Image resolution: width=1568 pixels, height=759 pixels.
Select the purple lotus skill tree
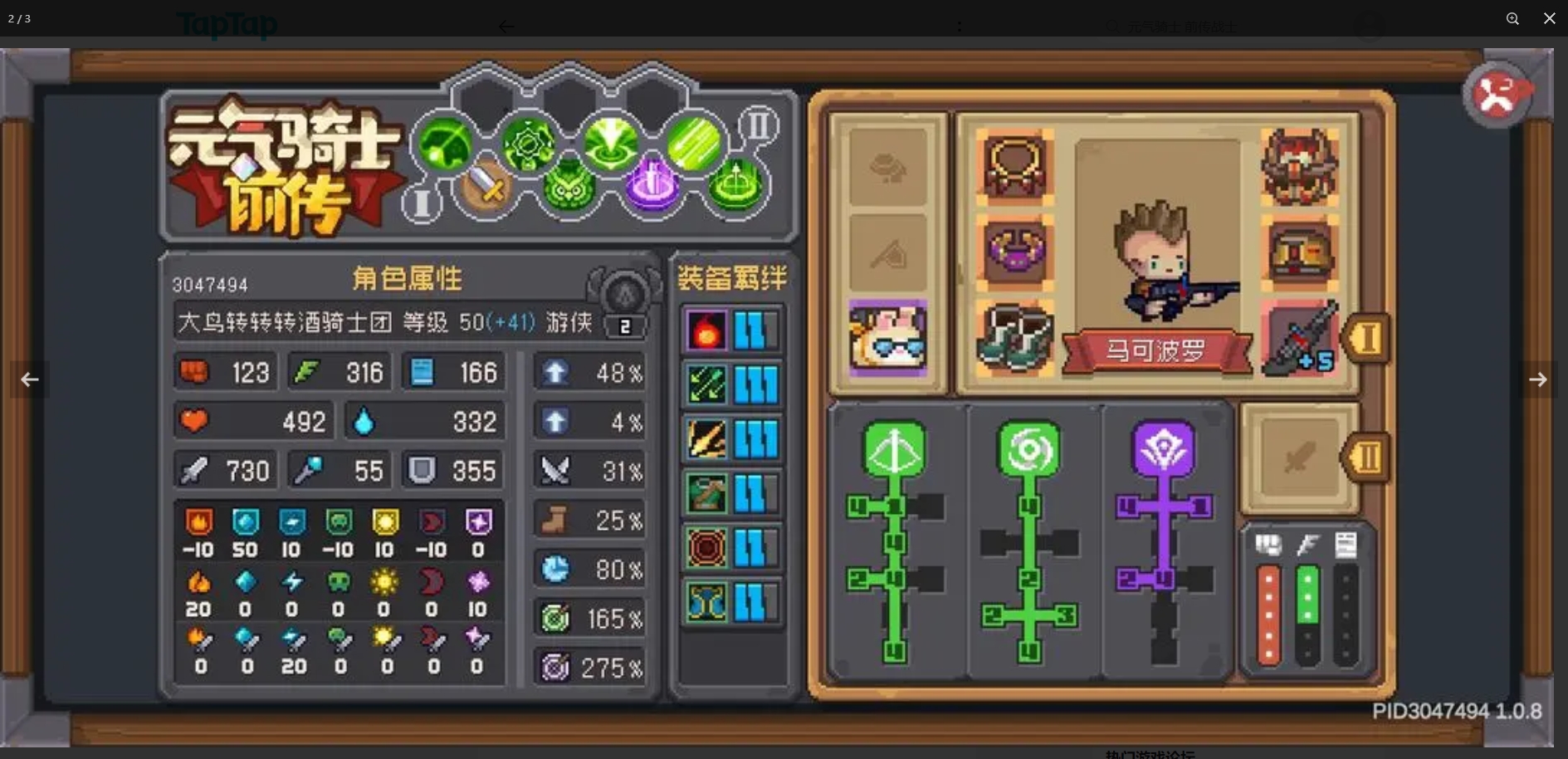1164,449
